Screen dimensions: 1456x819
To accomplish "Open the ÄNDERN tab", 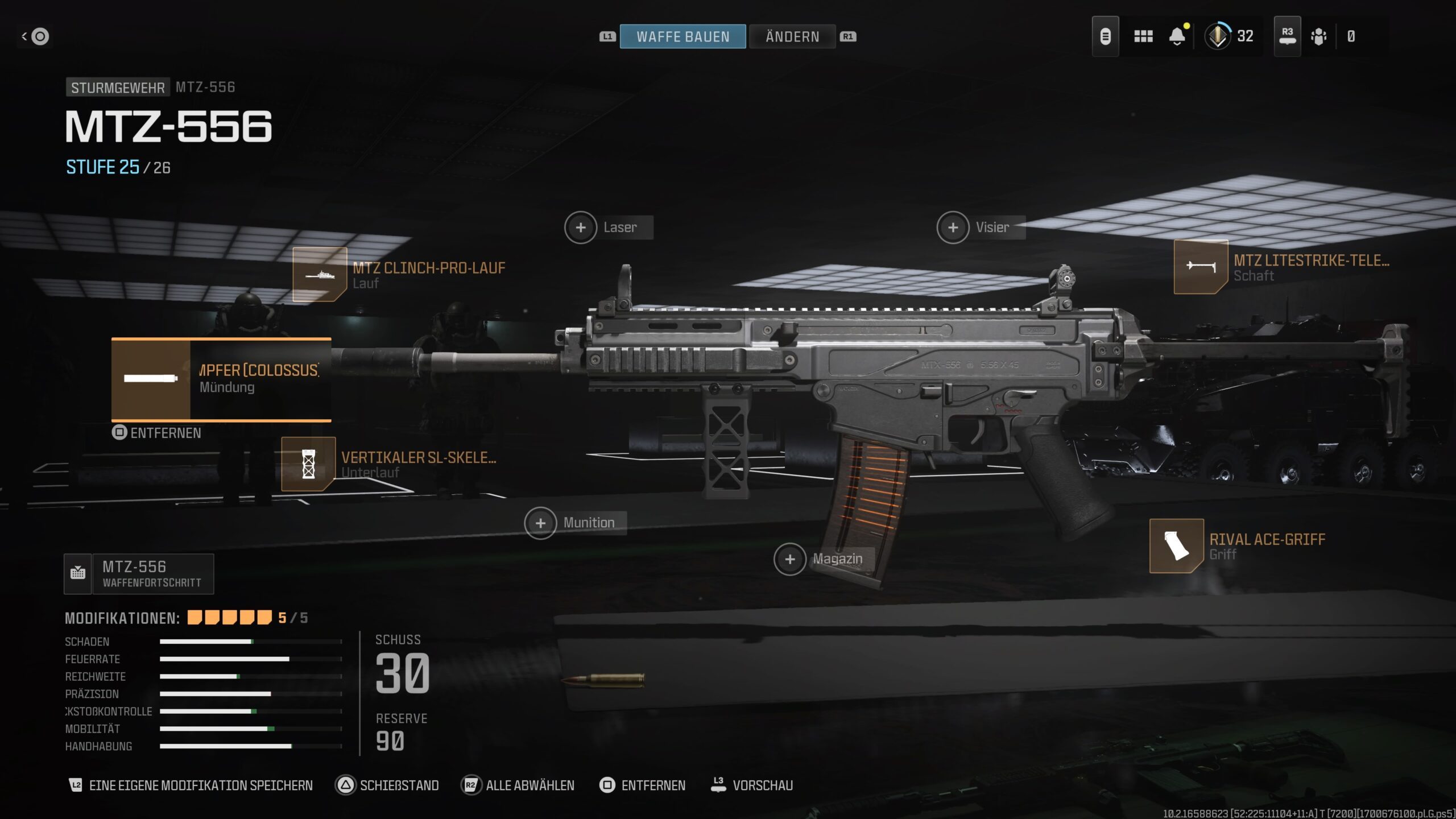I will point(792,36).
